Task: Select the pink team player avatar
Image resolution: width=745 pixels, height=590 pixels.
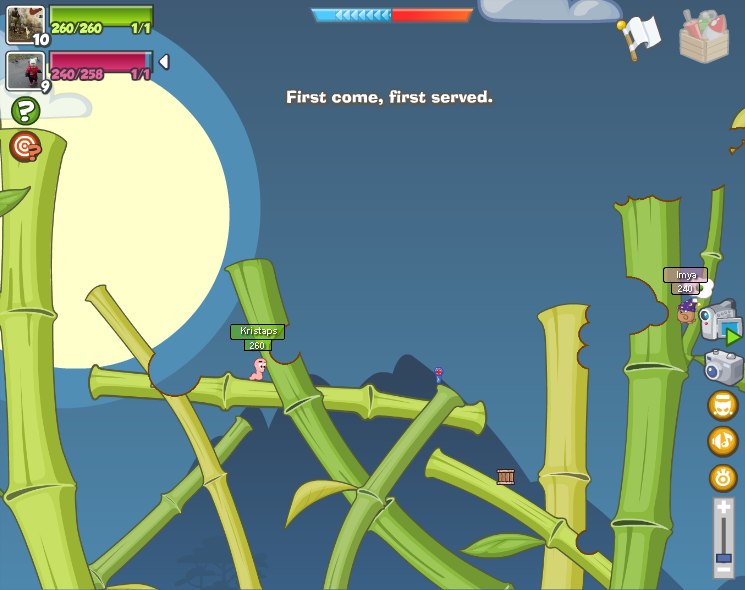Action: [25, 70]
